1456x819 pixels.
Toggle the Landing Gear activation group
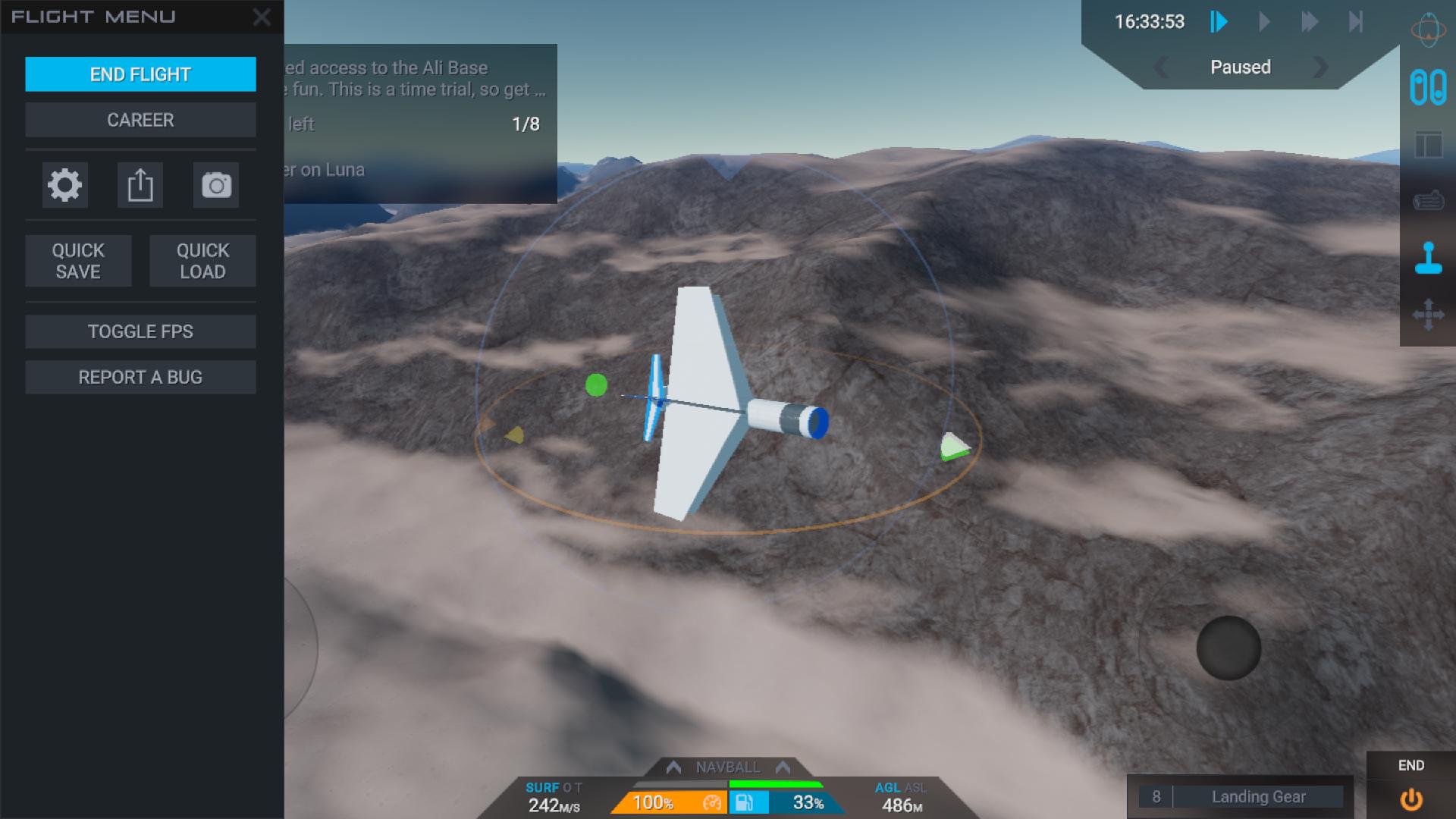pos(1258,797)
